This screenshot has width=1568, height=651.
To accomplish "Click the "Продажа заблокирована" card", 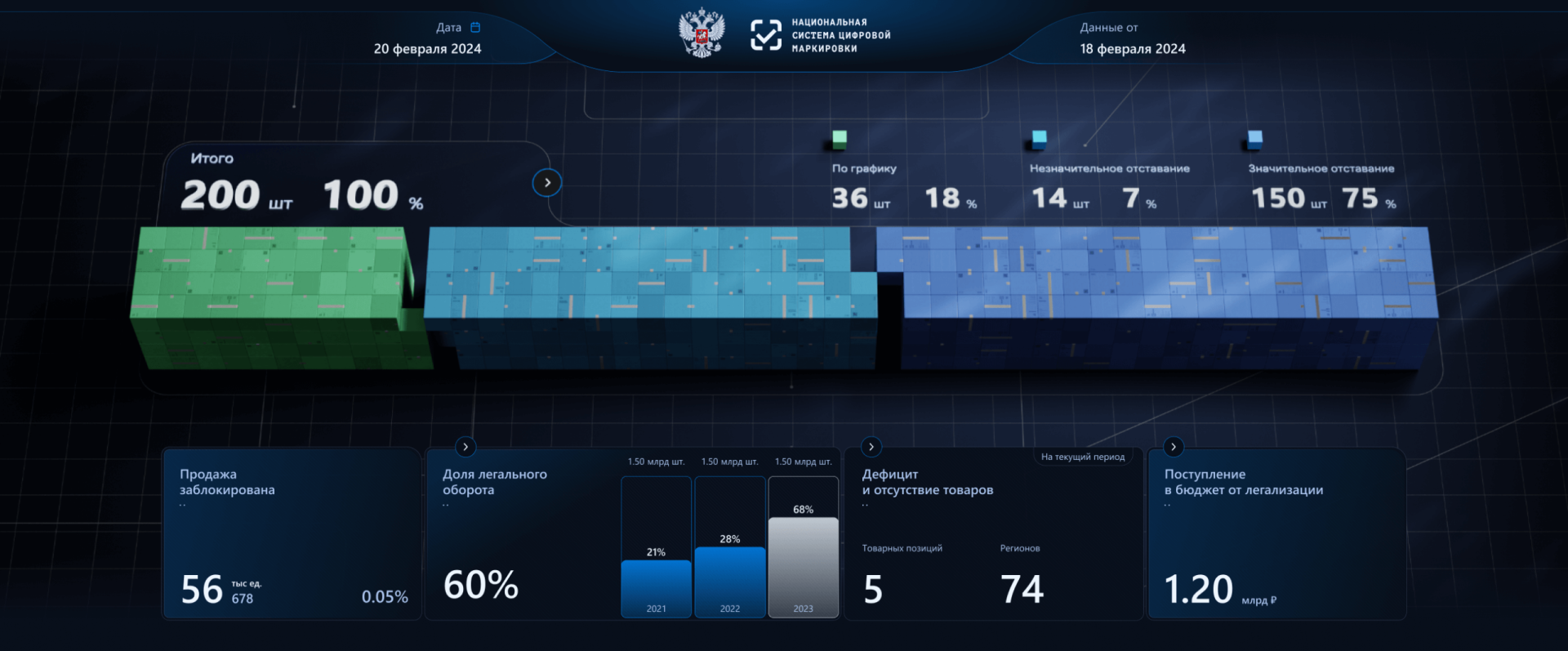I will tap(292, 533).
